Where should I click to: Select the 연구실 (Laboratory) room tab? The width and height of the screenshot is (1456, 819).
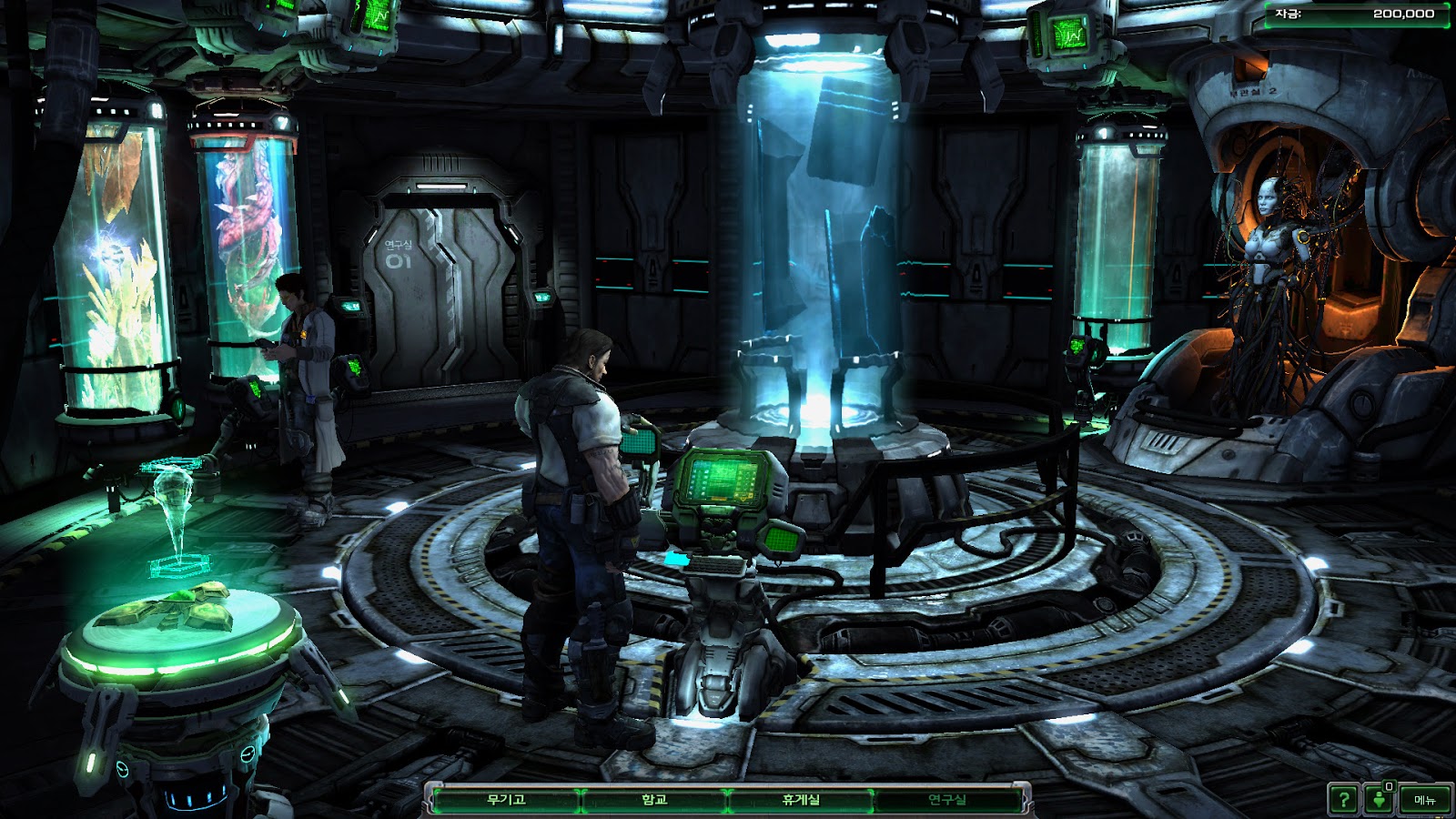pos(947,800)
